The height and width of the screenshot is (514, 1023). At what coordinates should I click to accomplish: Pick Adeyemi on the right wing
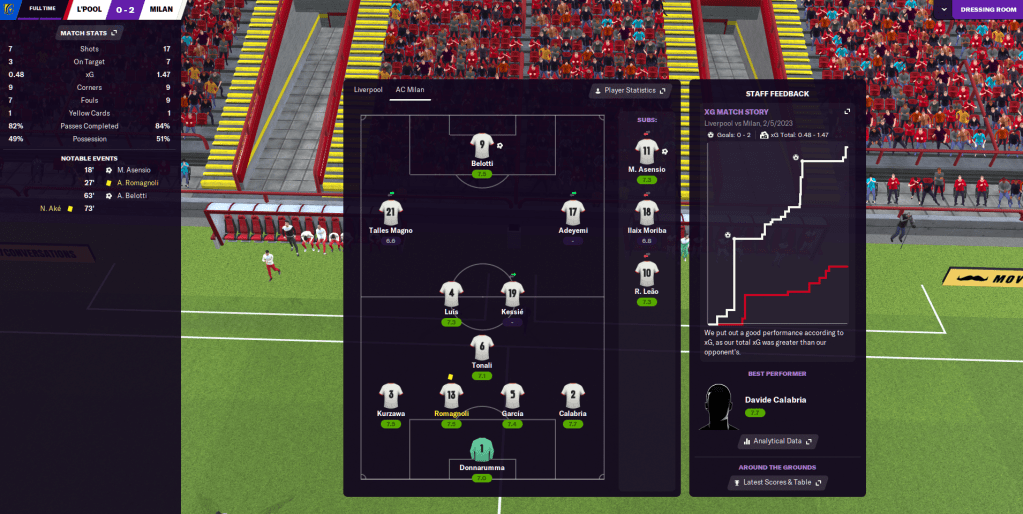573,212
